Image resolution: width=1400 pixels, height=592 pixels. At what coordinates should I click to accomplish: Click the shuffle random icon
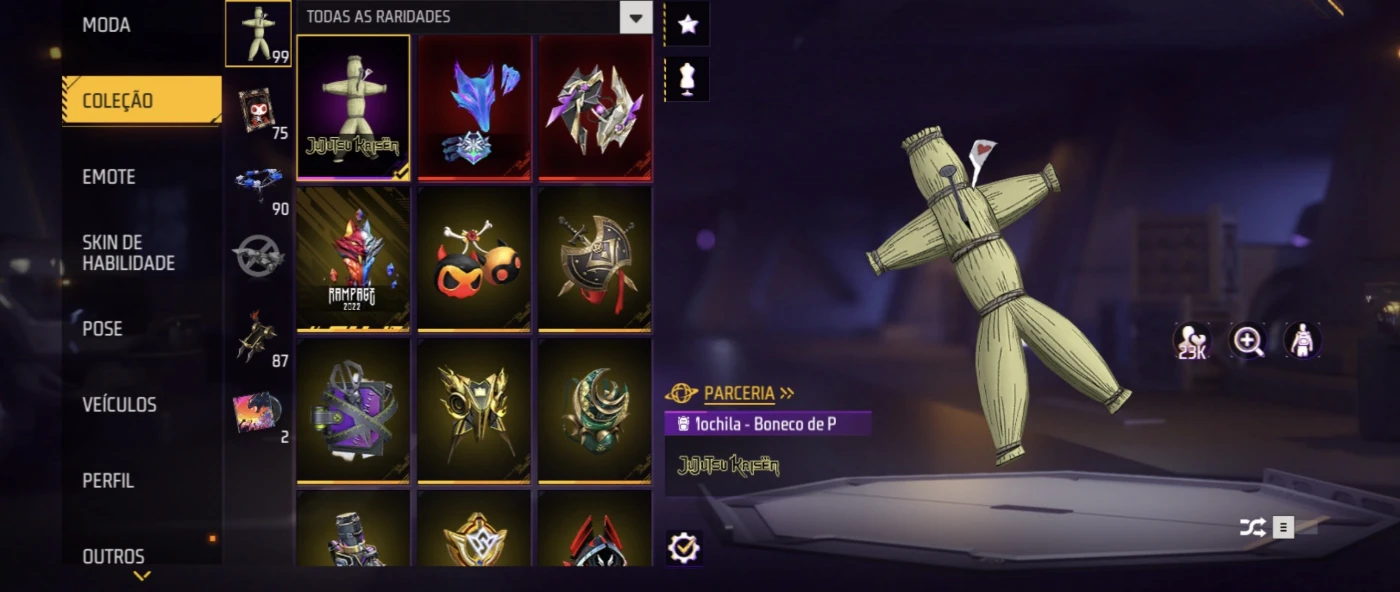click(1252, 527)
